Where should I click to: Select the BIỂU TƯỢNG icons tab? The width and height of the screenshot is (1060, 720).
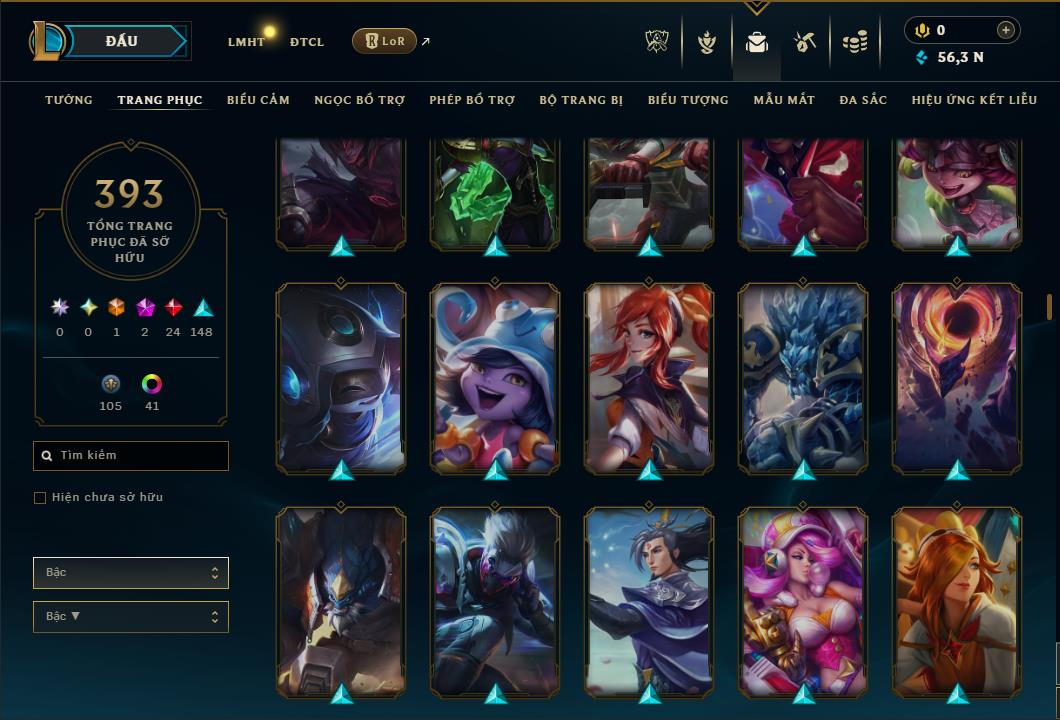click(x=688, y=100)
